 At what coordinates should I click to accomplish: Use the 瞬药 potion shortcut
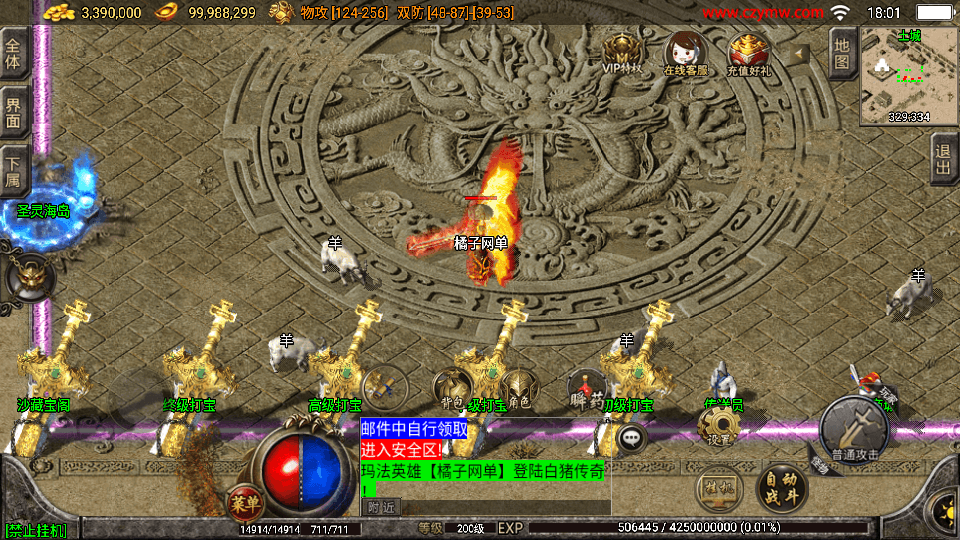(586, 388)
